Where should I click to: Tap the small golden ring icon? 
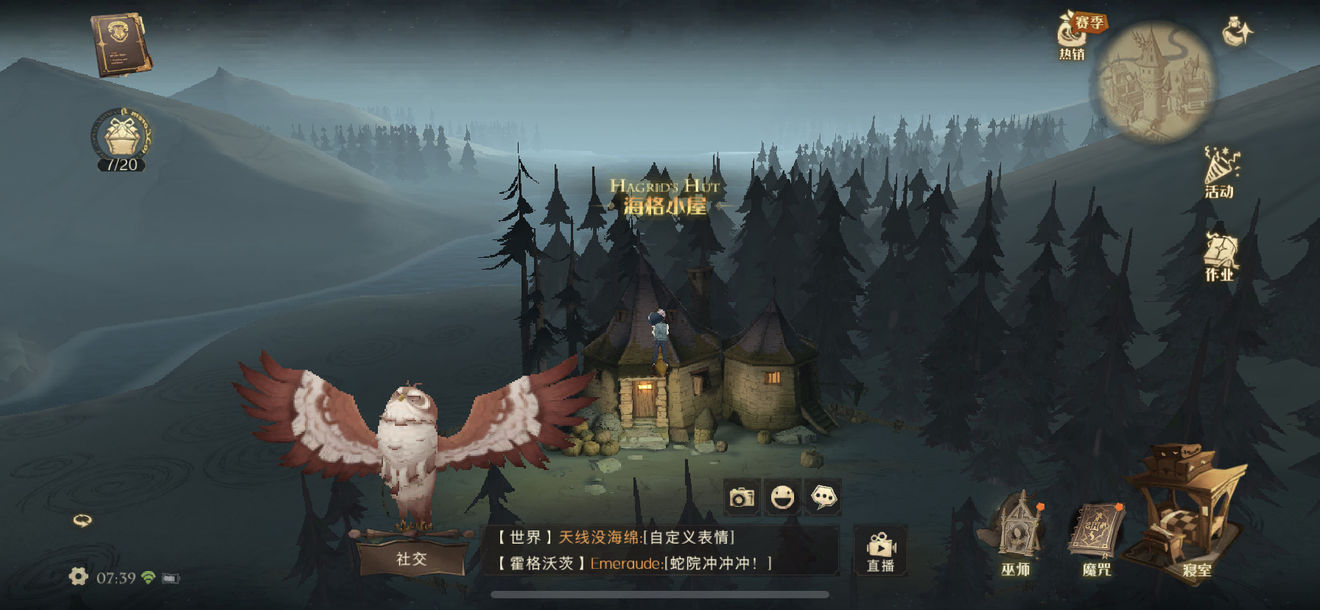click(82, 520)
